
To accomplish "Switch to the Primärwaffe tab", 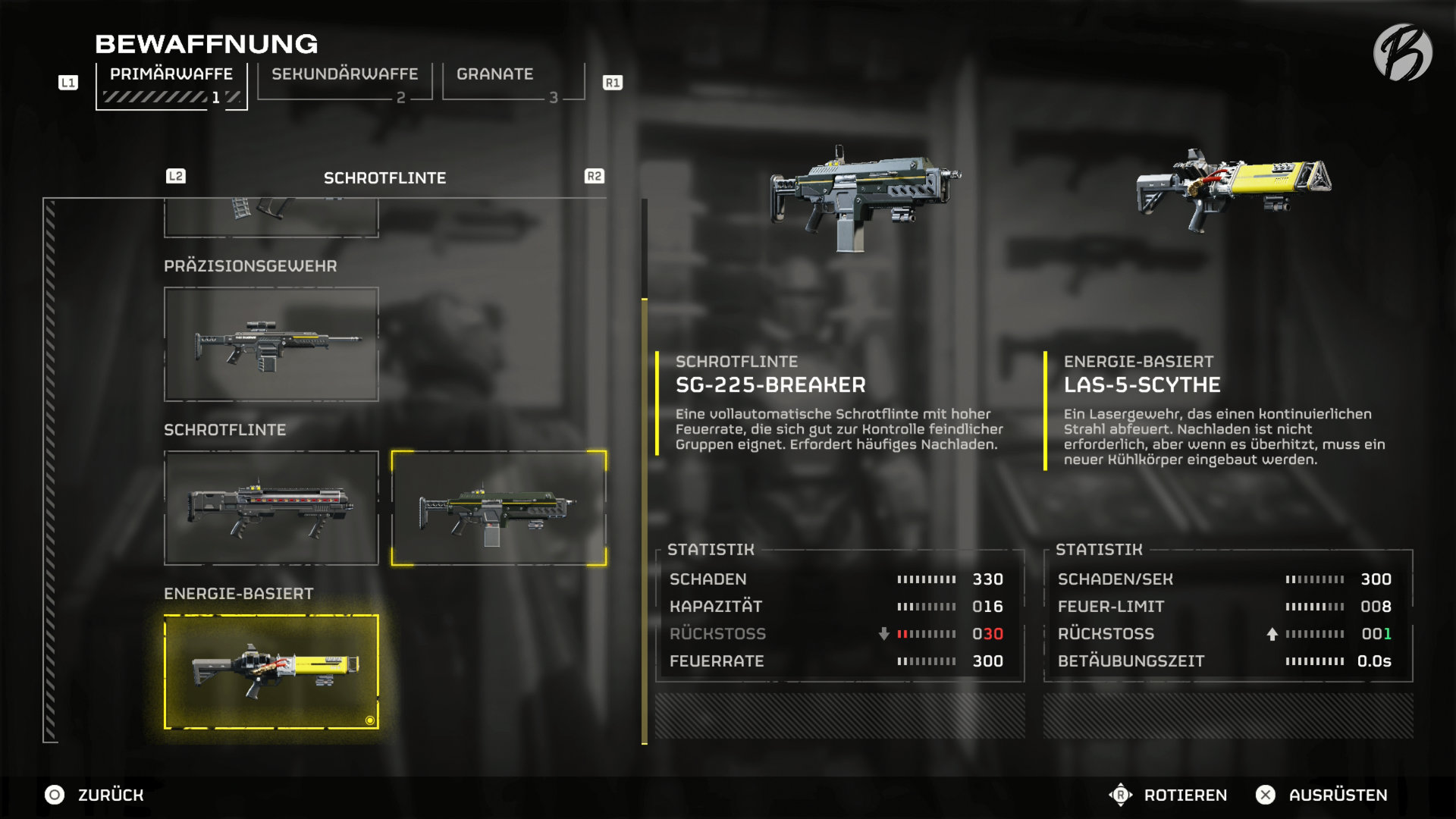I will [x=171, y=85].
